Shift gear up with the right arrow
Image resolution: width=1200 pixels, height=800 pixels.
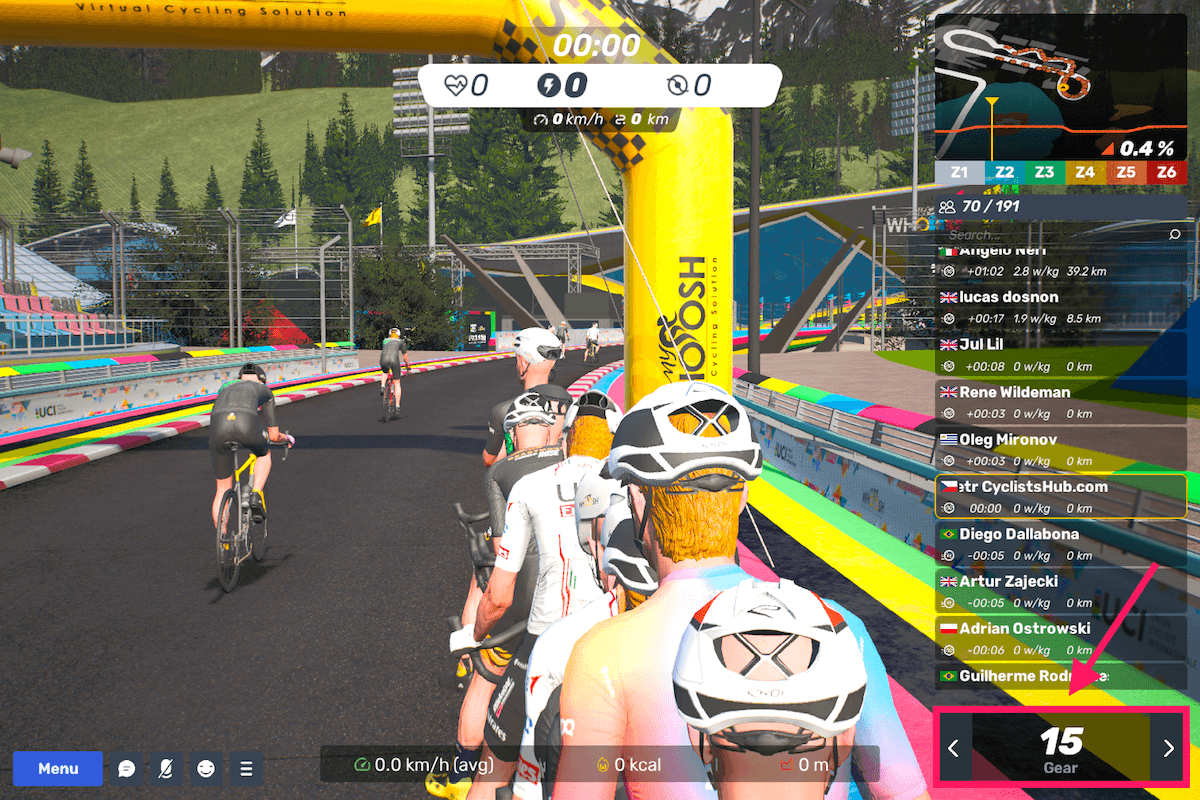[x=1168, y=747]
